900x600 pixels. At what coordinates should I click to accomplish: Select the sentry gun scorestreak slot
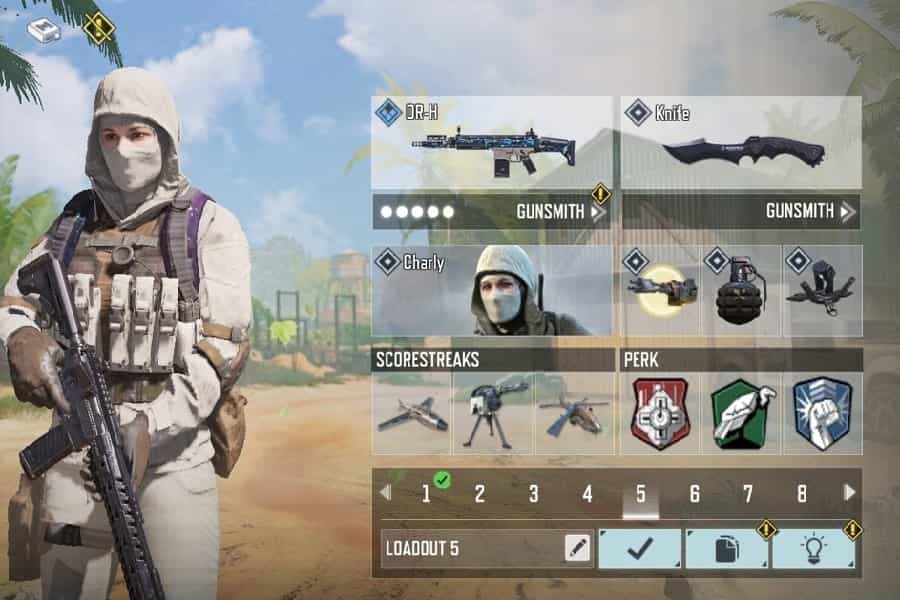coord(493,413)
